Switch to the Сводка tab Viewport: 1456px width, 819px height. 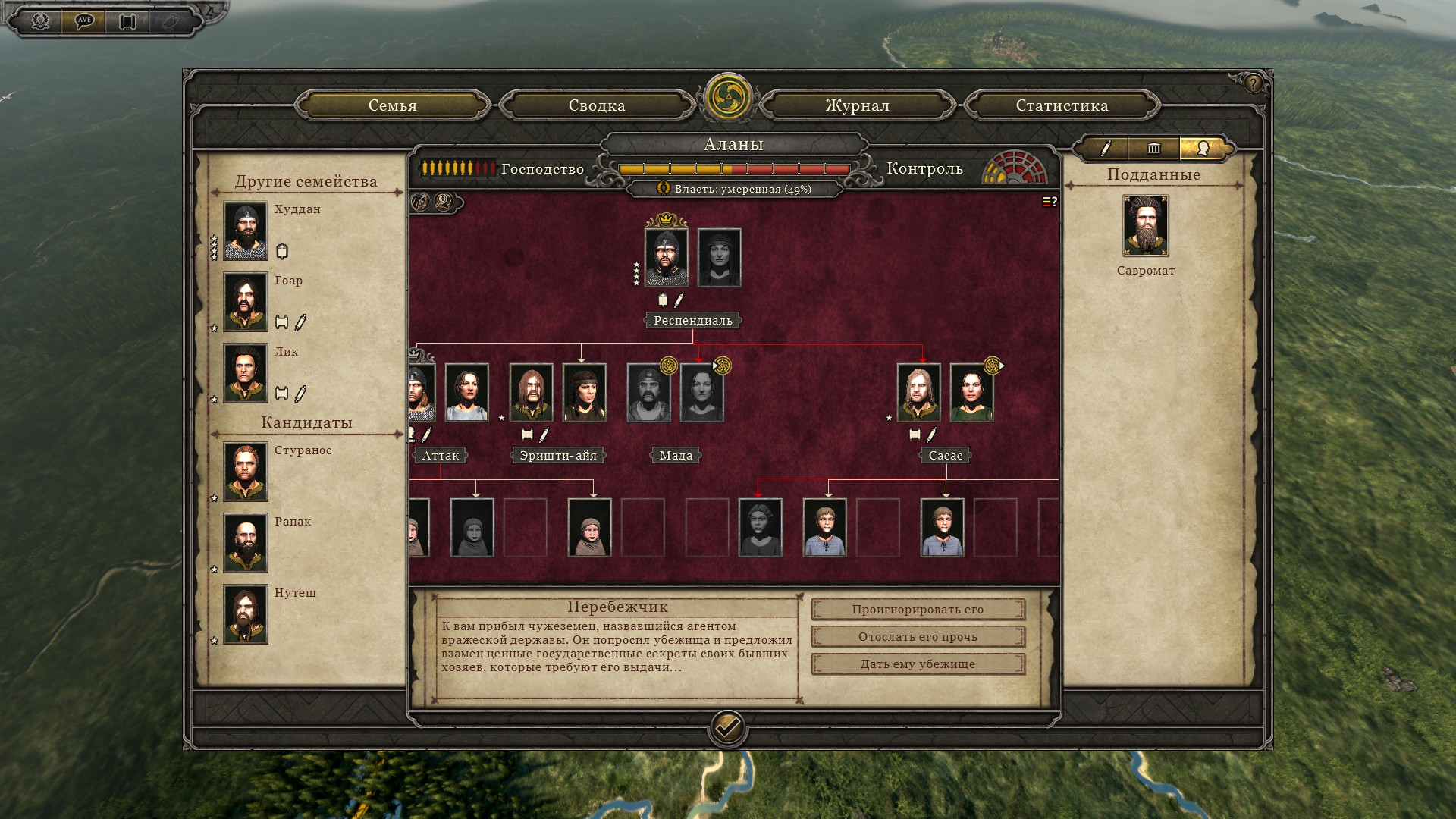(x=597, y=105)
